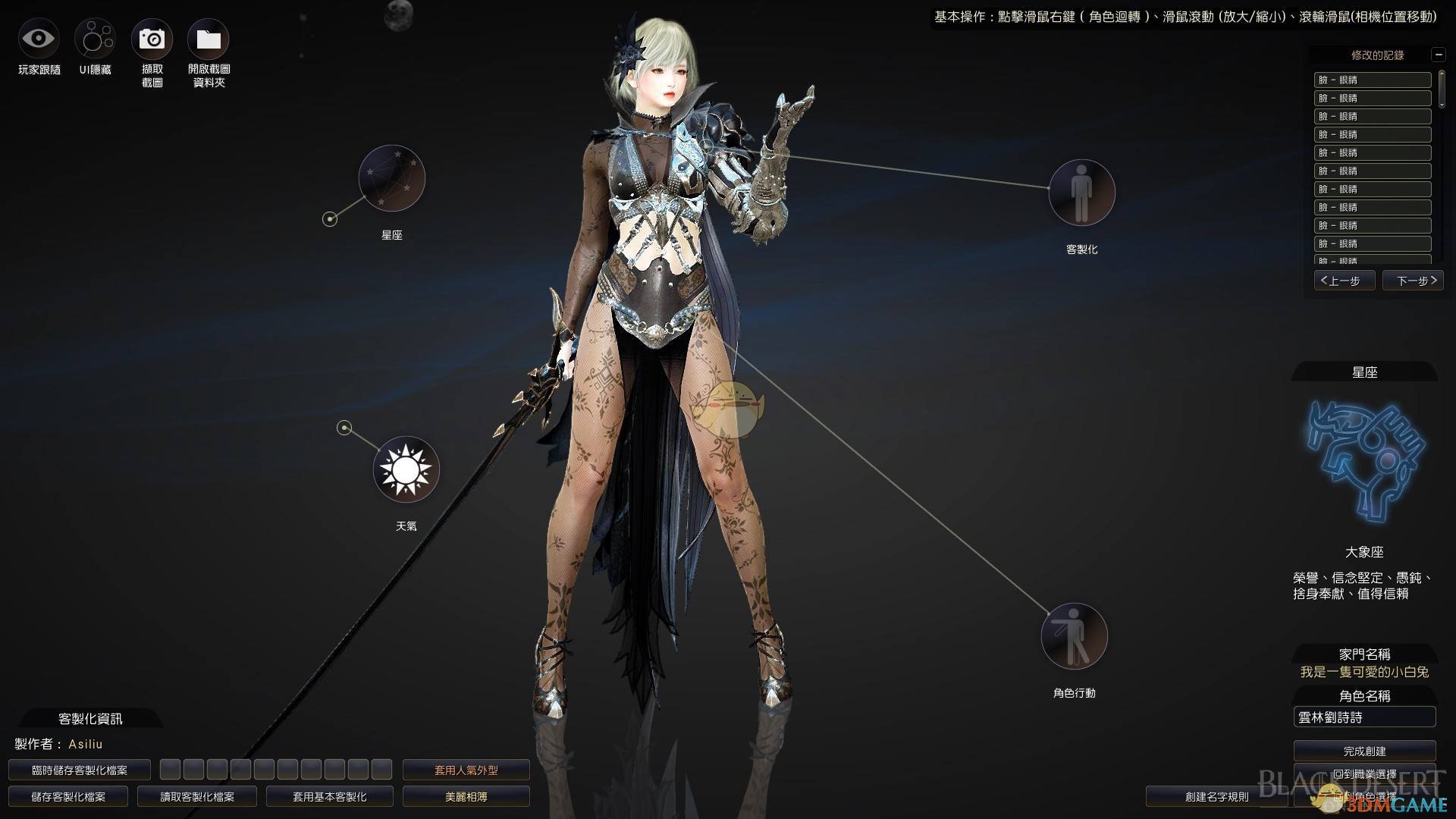Take a screenshot with the camera icon
1456x819 pixels.
tap(152, 39)
